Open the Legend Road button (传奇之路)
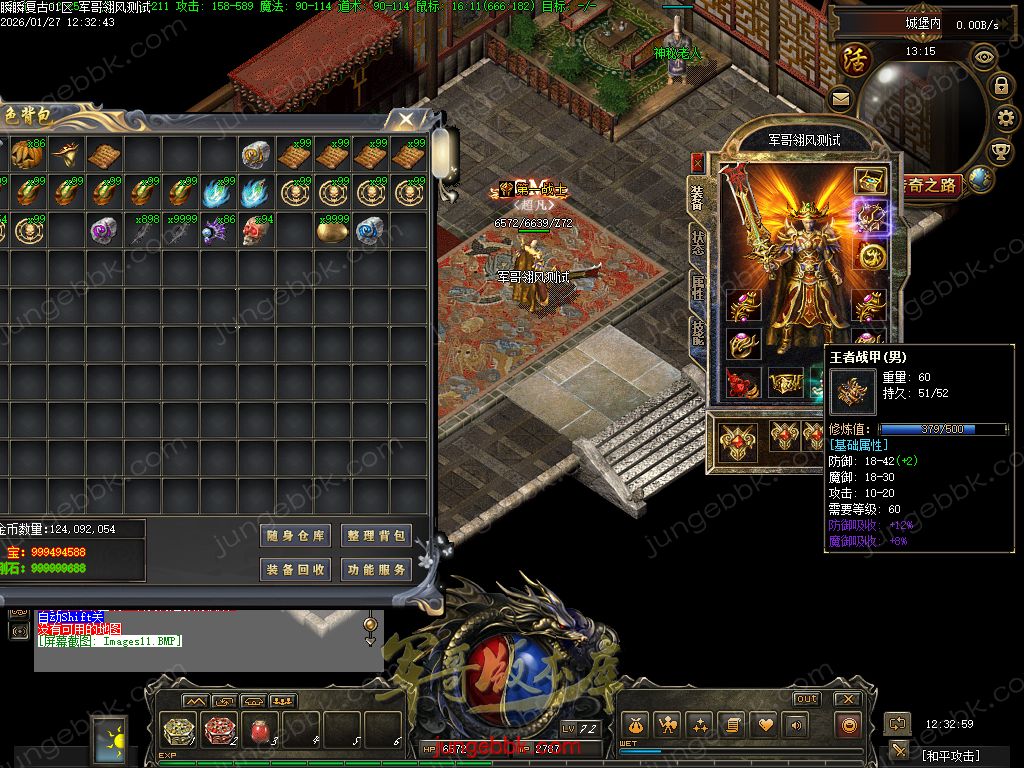This screenshot has height=768, width=1024. [x=930, y=184]
